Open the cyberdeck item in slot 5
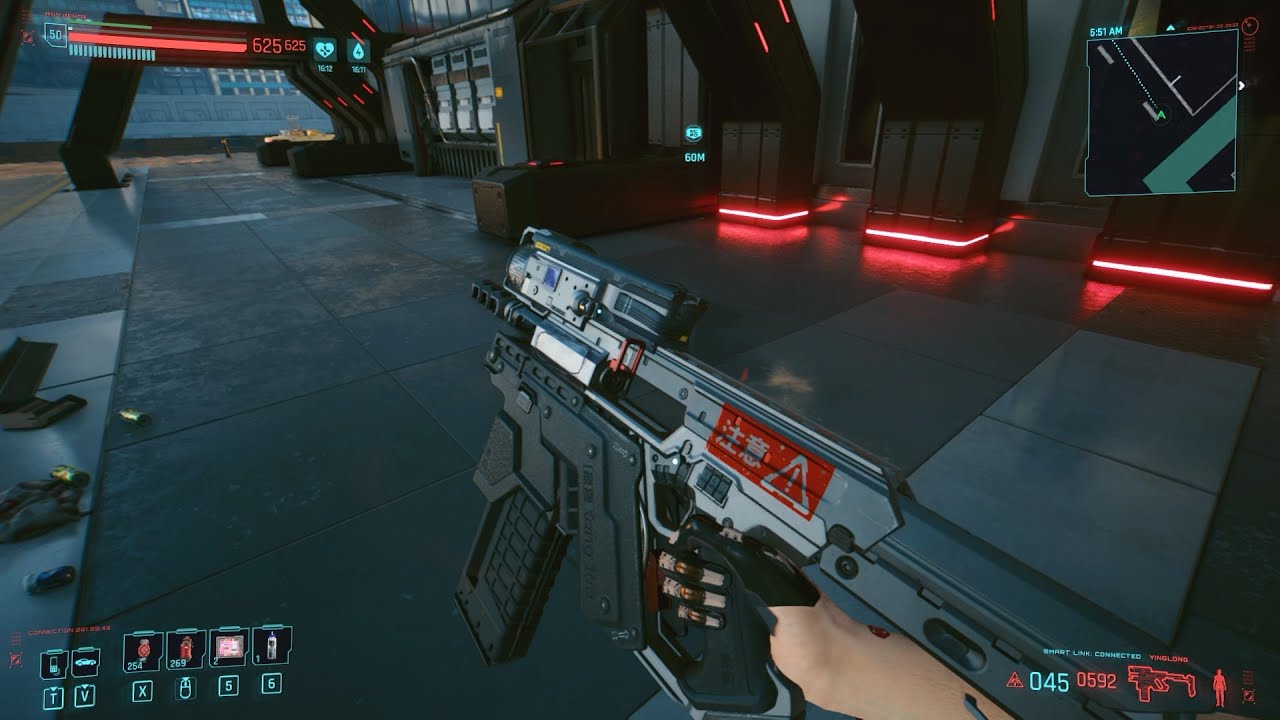Viewport: 1280px width, 720px height. click(229, 647)
